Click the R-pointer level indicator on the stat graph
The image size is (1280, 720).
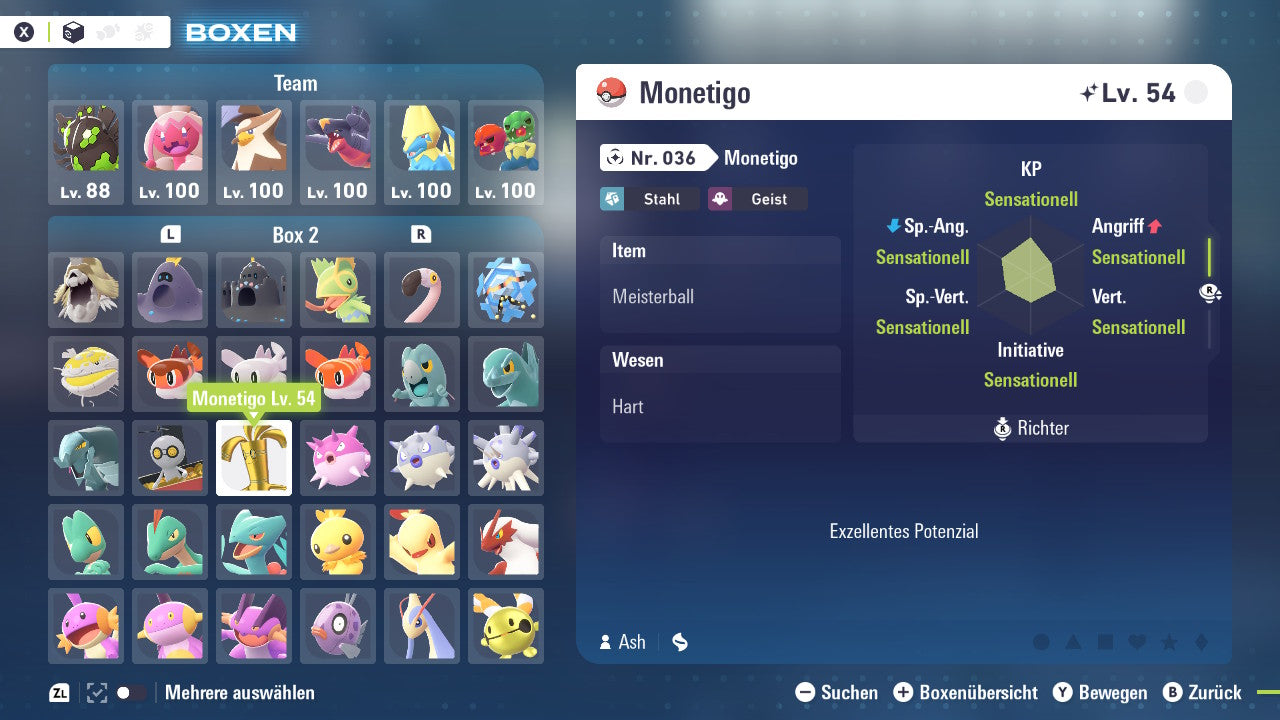pos(1210,293)
